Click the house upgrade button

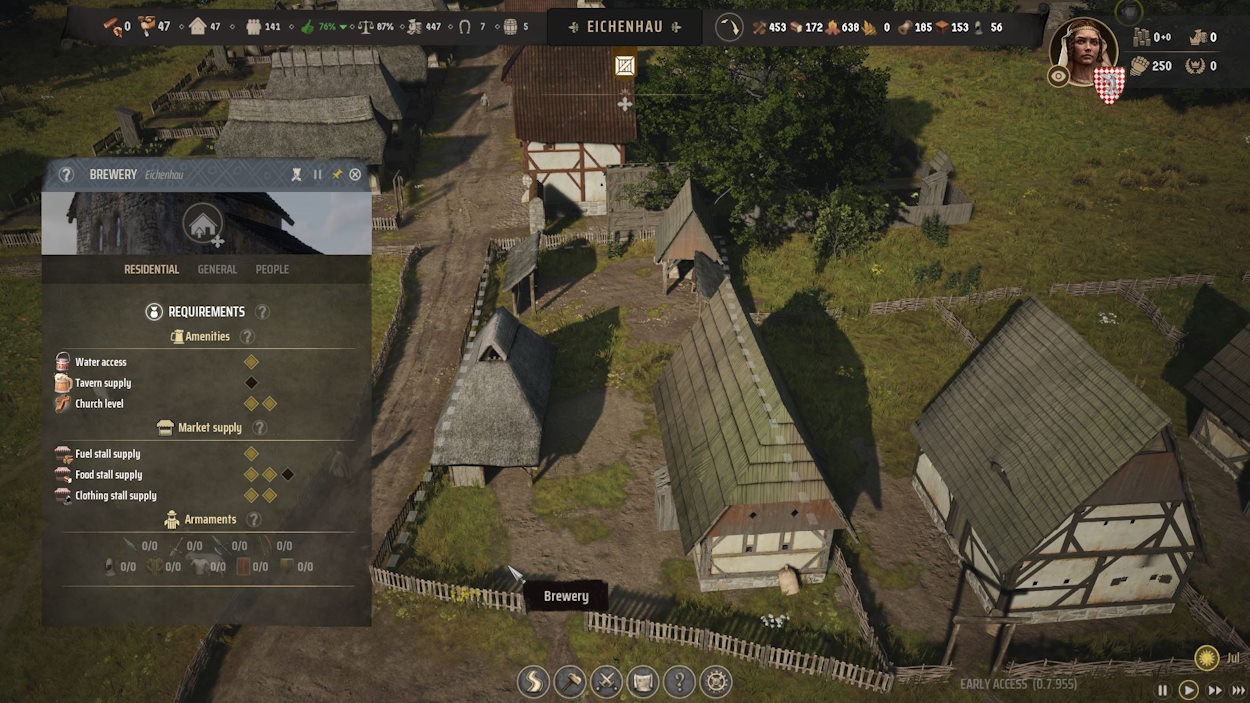203,224
